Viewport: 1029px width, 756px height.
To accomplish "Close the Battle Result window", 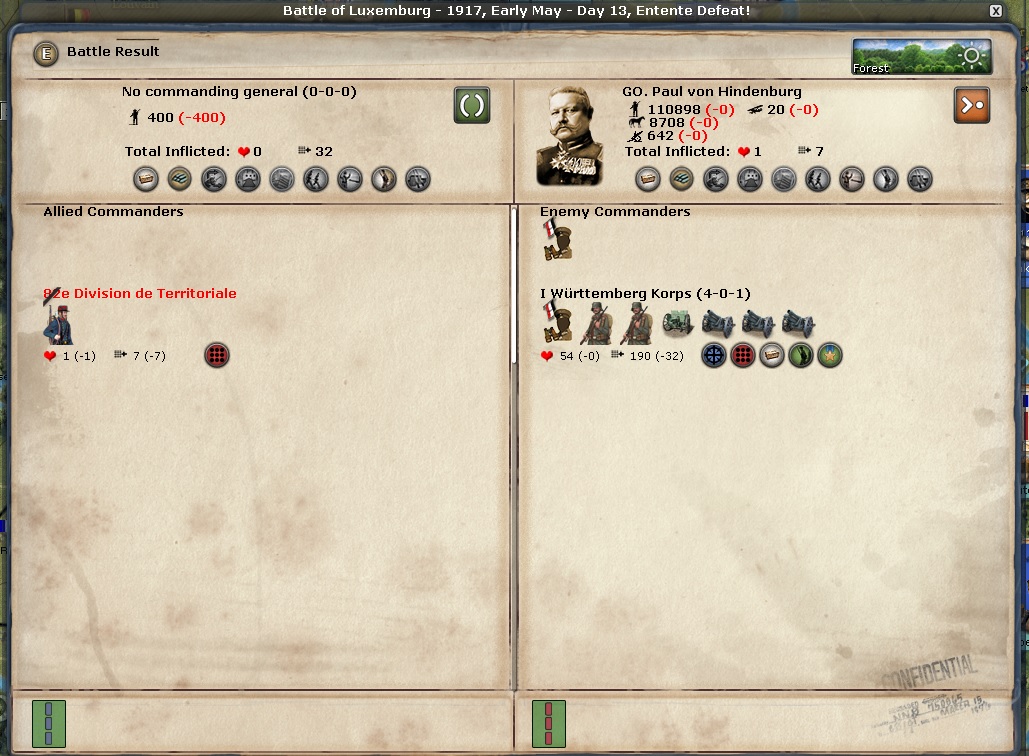I will click(x=995, y=11).
